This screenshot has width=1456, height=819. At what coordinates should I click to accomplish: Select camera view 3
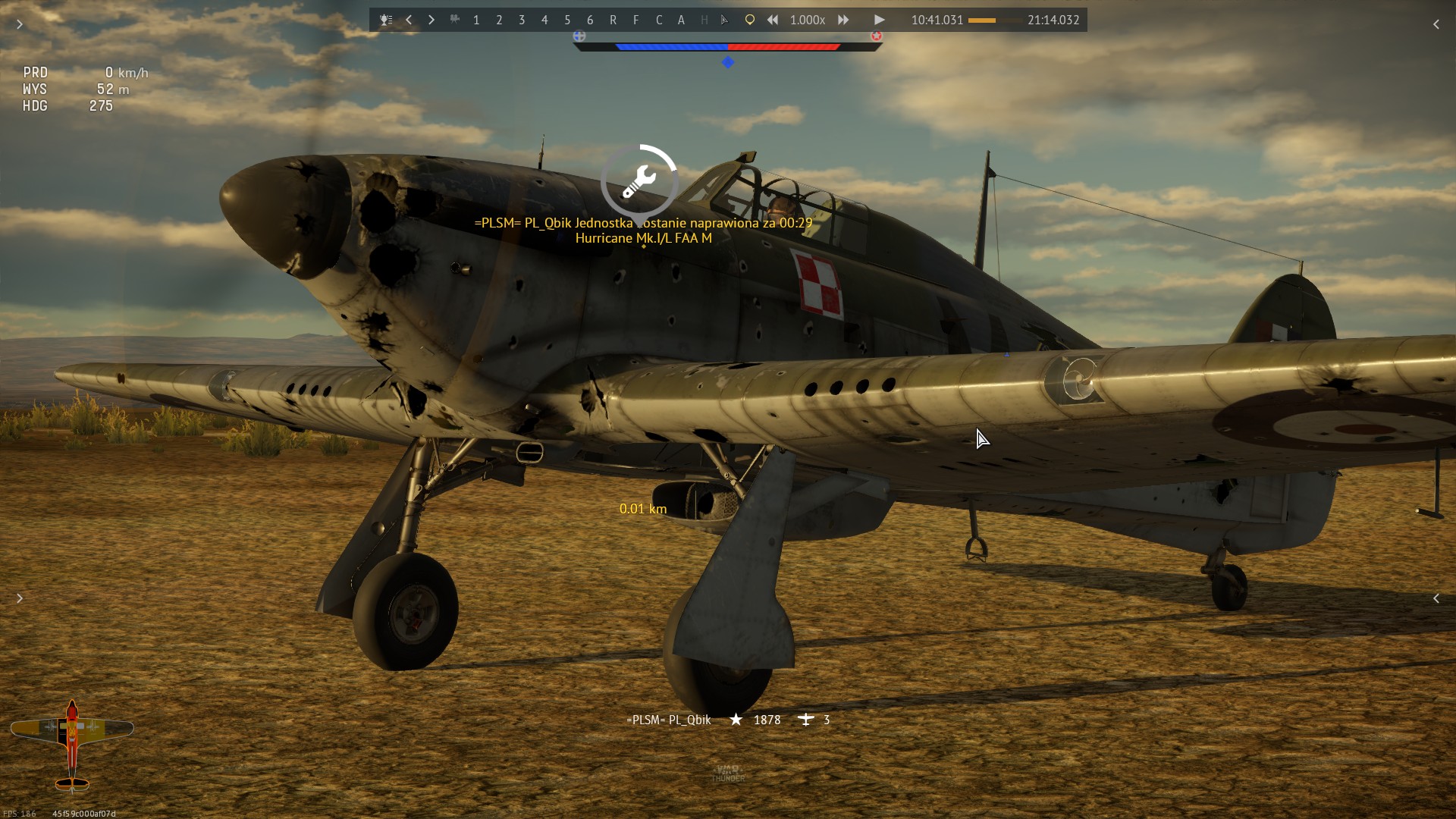(x=522, y=20)
